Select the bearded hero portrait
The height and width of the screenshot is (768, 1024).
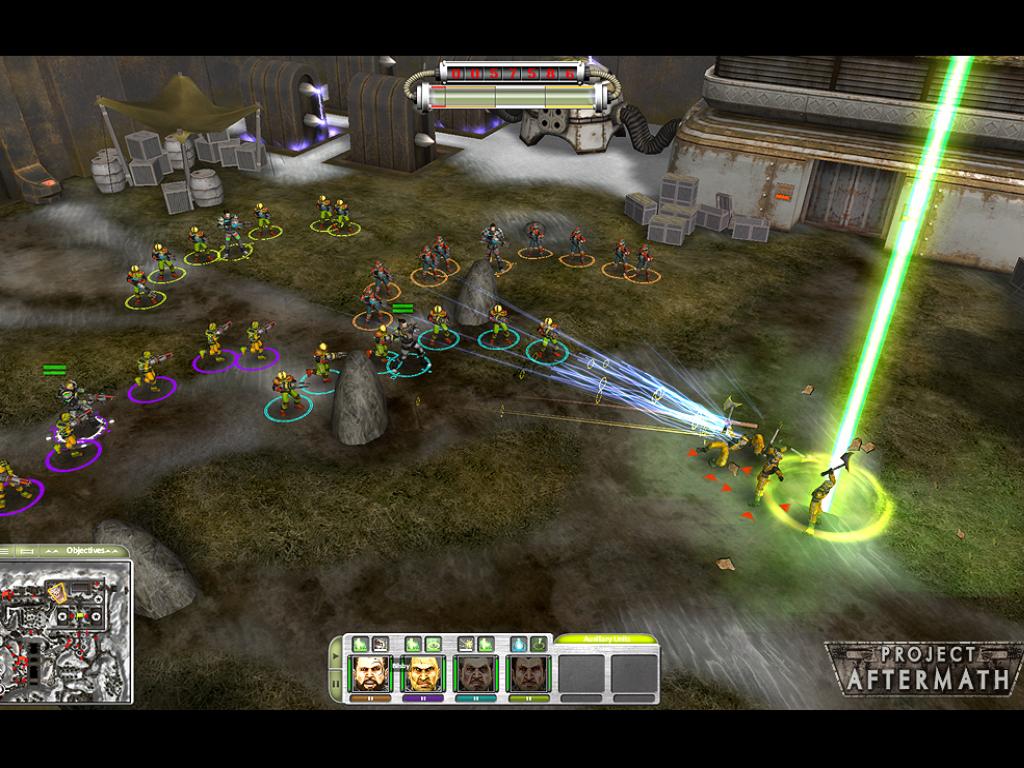(x=369, y=673)
